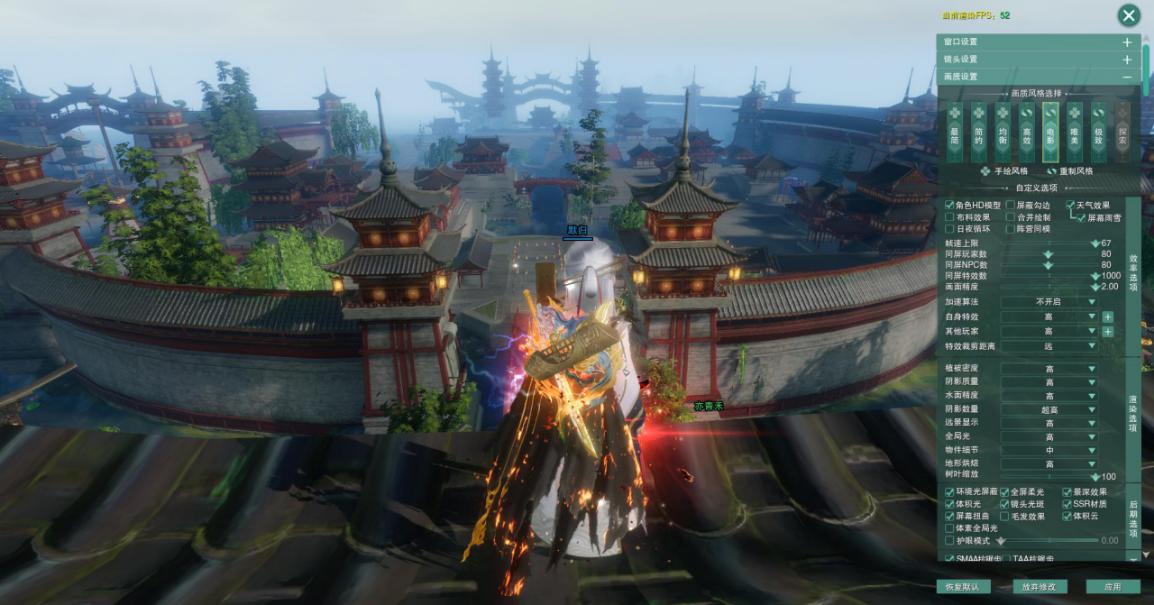Open the 加速算法 dropdown
This screenshot has height=605, width=1154.
pyautogui.click(x=1049, y=301)
